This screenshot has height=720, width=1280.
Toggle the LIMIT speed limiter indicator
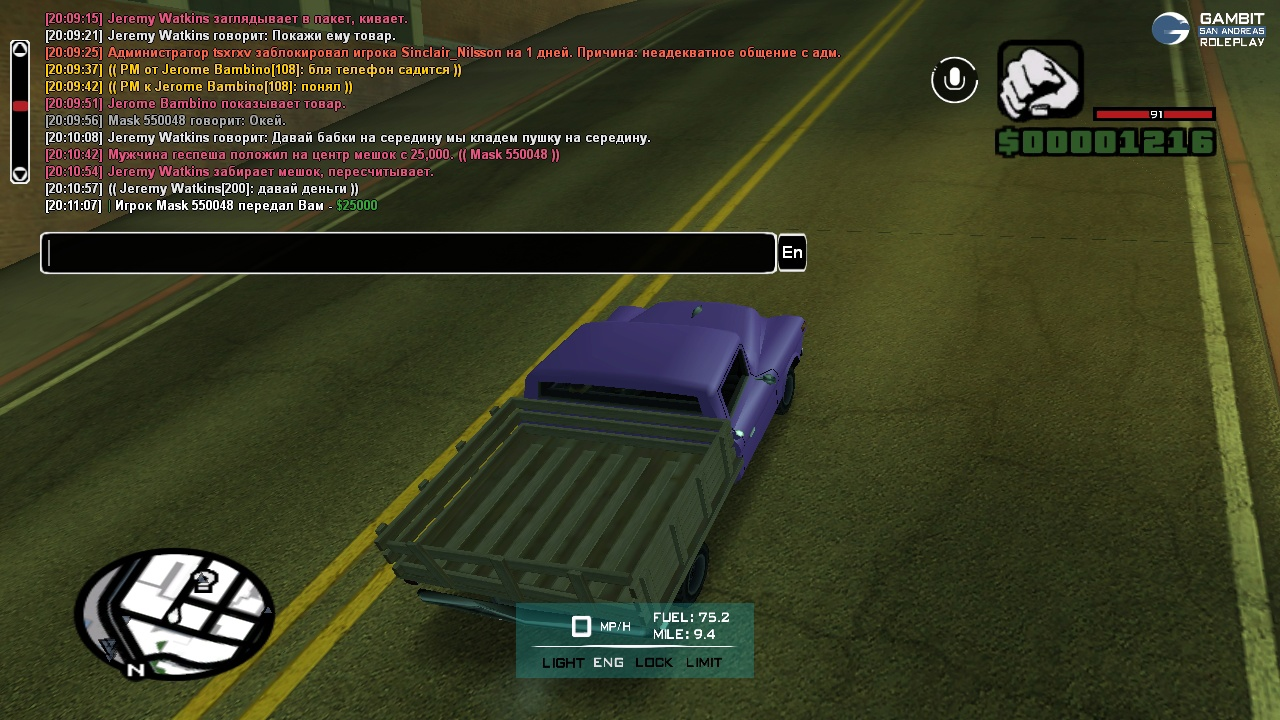click(704, 663)
